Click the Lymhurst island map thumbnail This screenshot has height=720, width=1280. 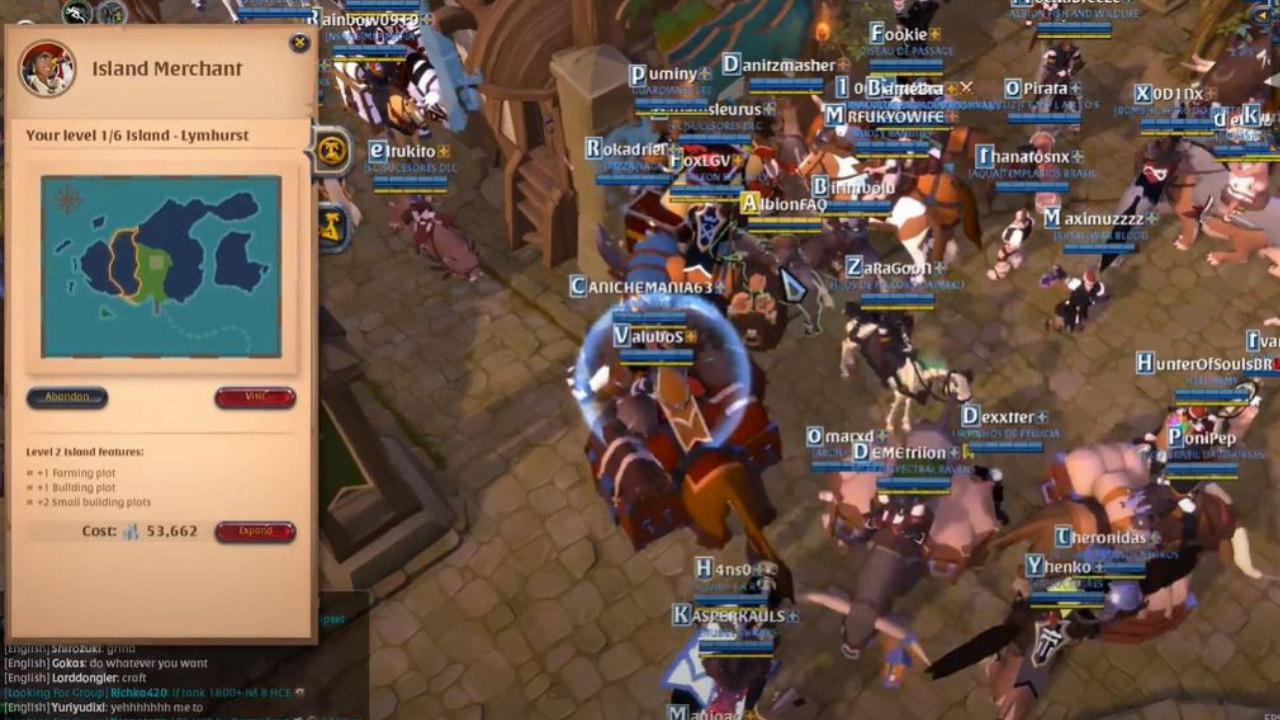160,265
